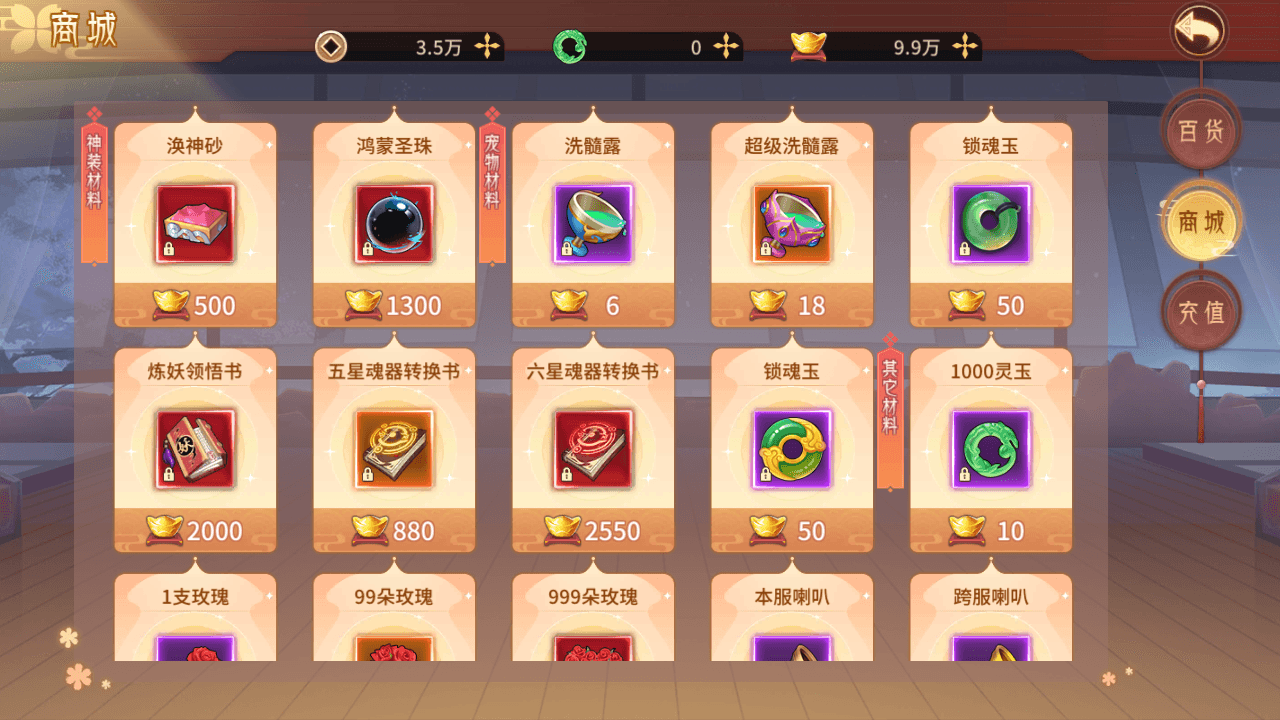Open the 充值 recharge tab
1280x720 pixels.
pos(1202,311)
